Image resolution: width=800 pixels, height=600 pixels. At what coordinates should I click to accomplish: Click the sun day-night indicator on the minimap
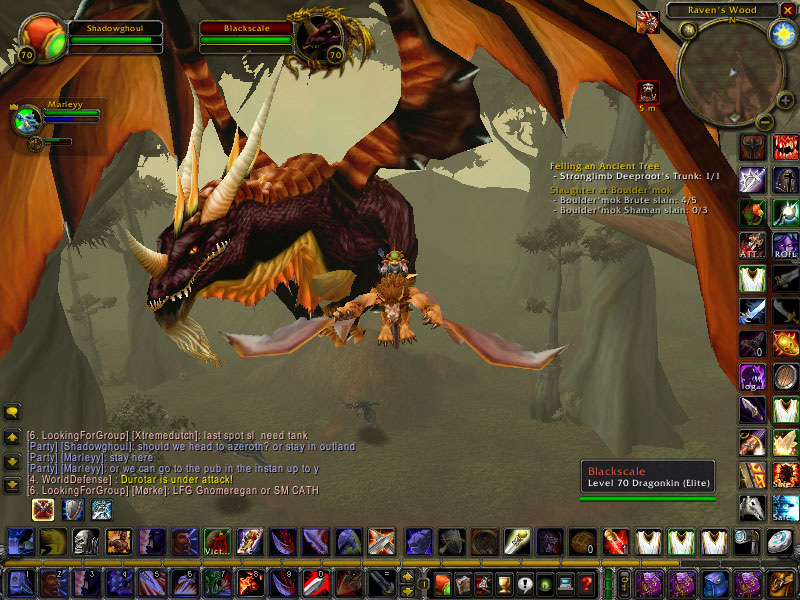781,33
